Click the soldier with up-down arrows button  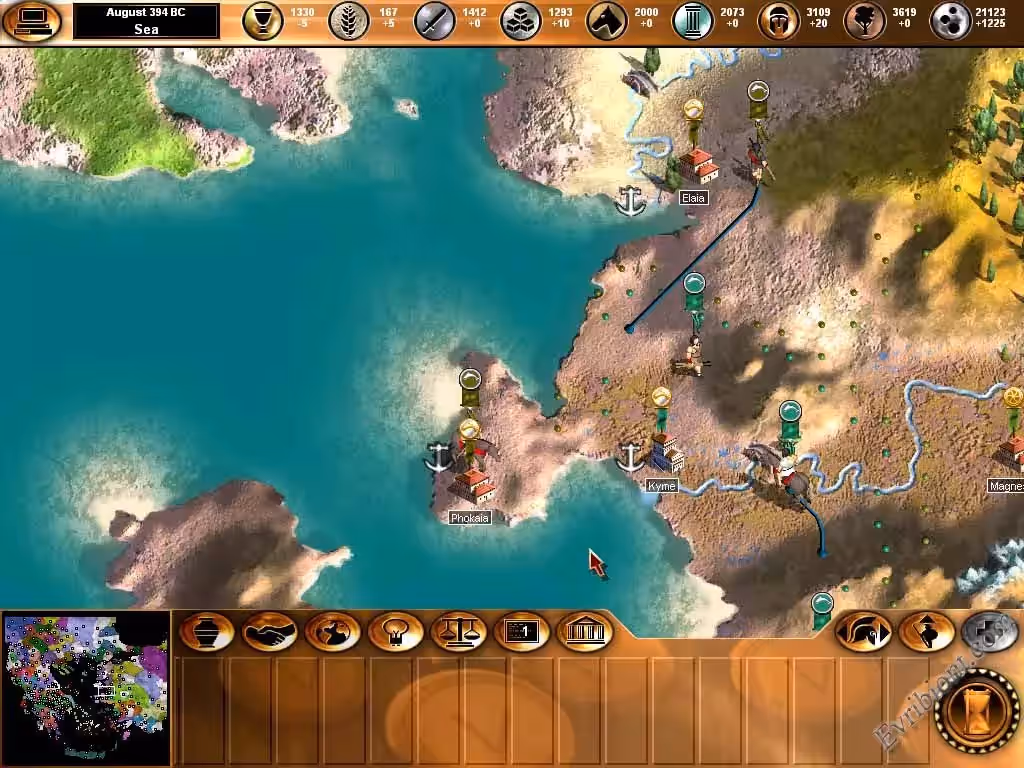pyautogui.click(x=925, y=632)
